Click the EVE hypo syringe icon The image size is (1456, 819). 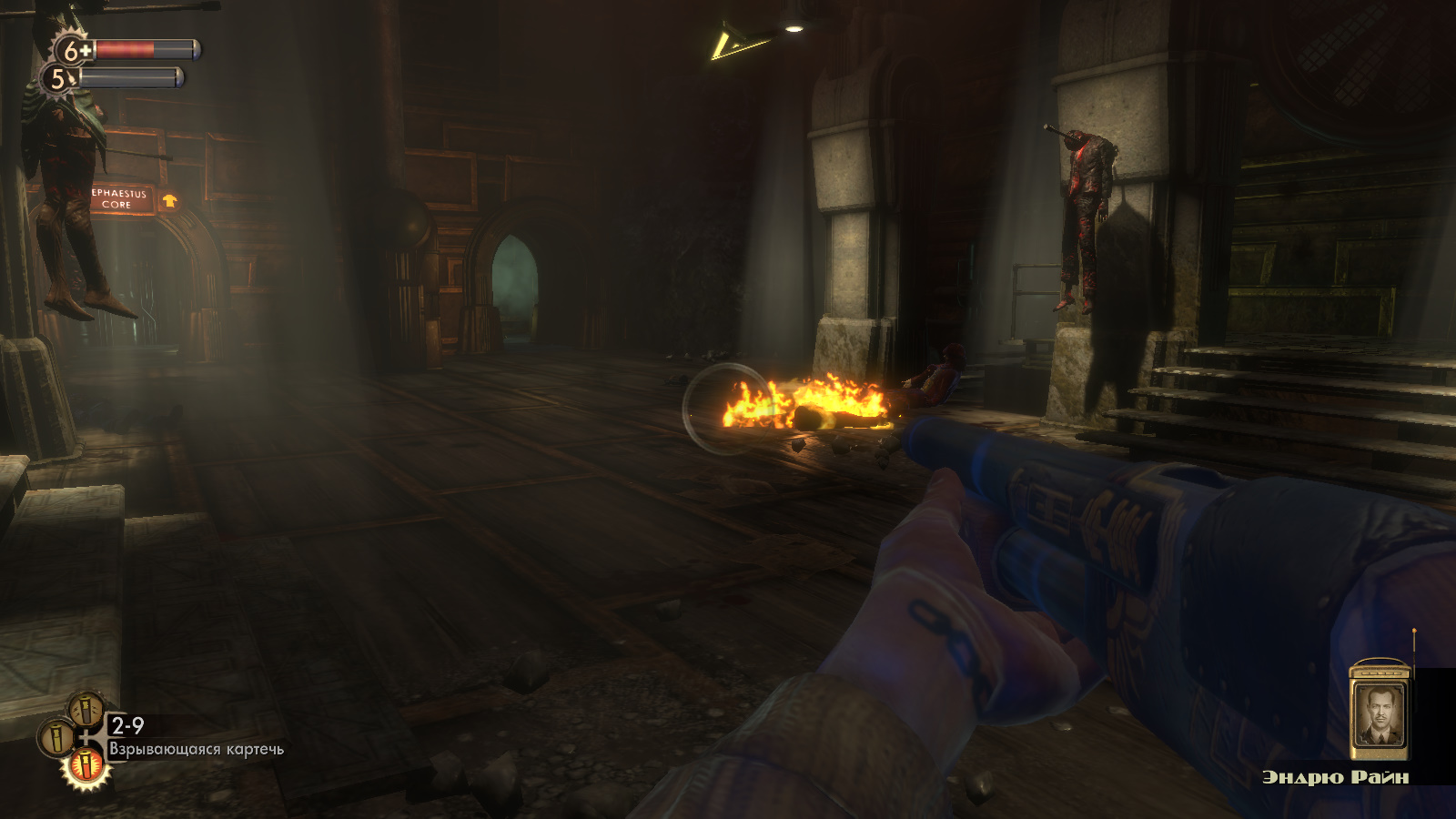pyautogui.click(x=59, y=80)
